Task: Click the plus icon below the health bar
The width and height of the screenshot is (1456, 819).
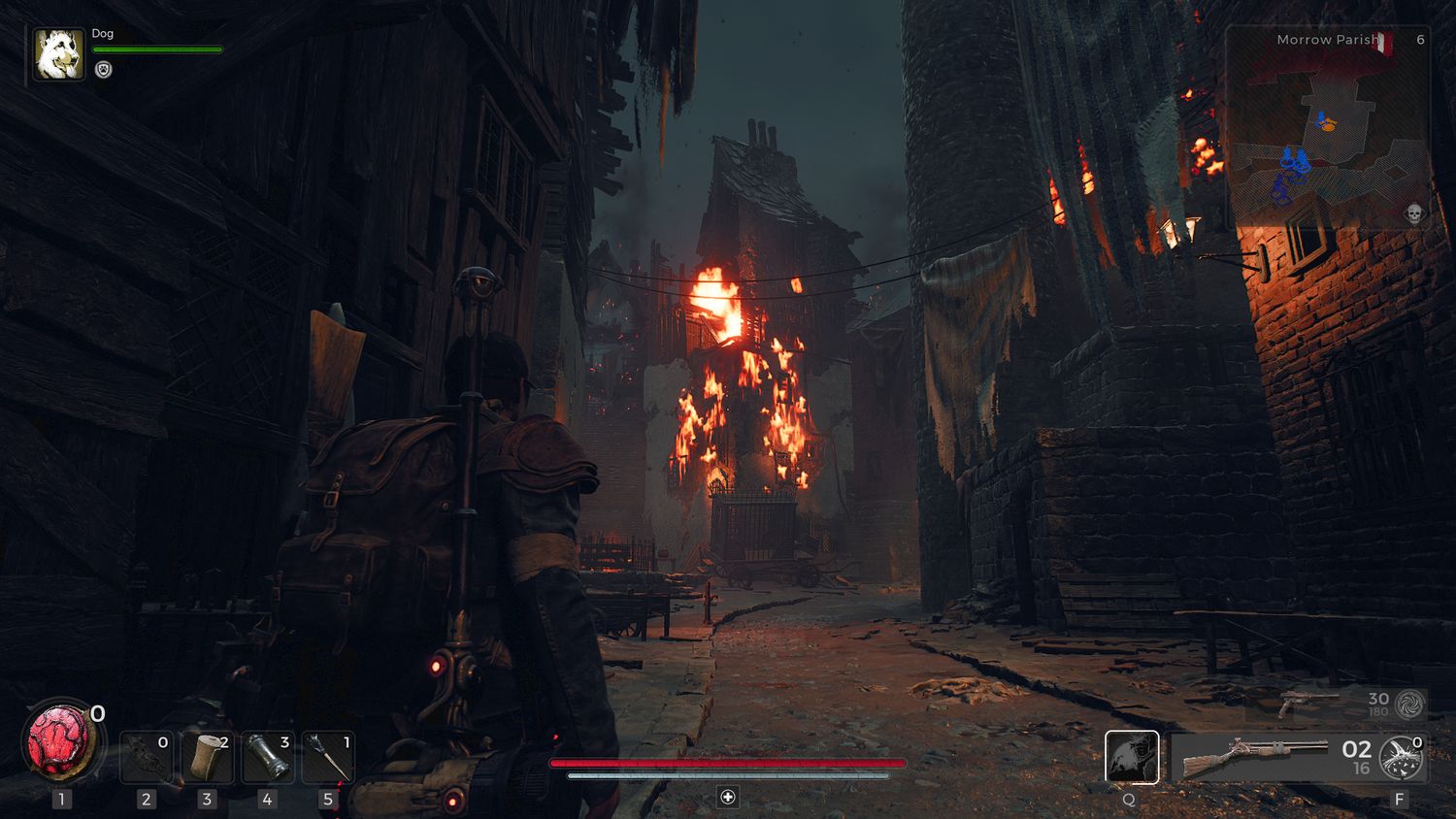Action: click(728, 797)
